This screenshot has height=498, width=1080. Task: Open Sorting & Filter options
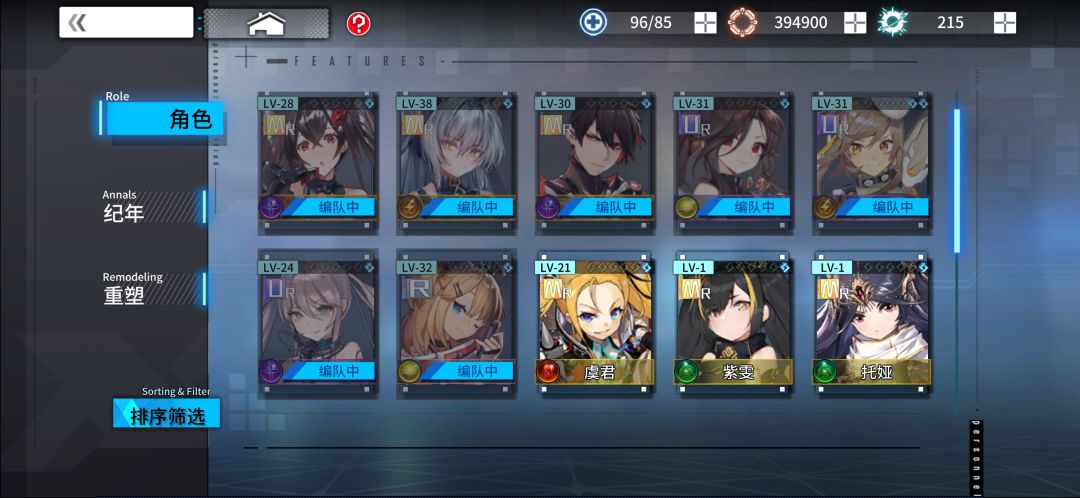(166, 413)
